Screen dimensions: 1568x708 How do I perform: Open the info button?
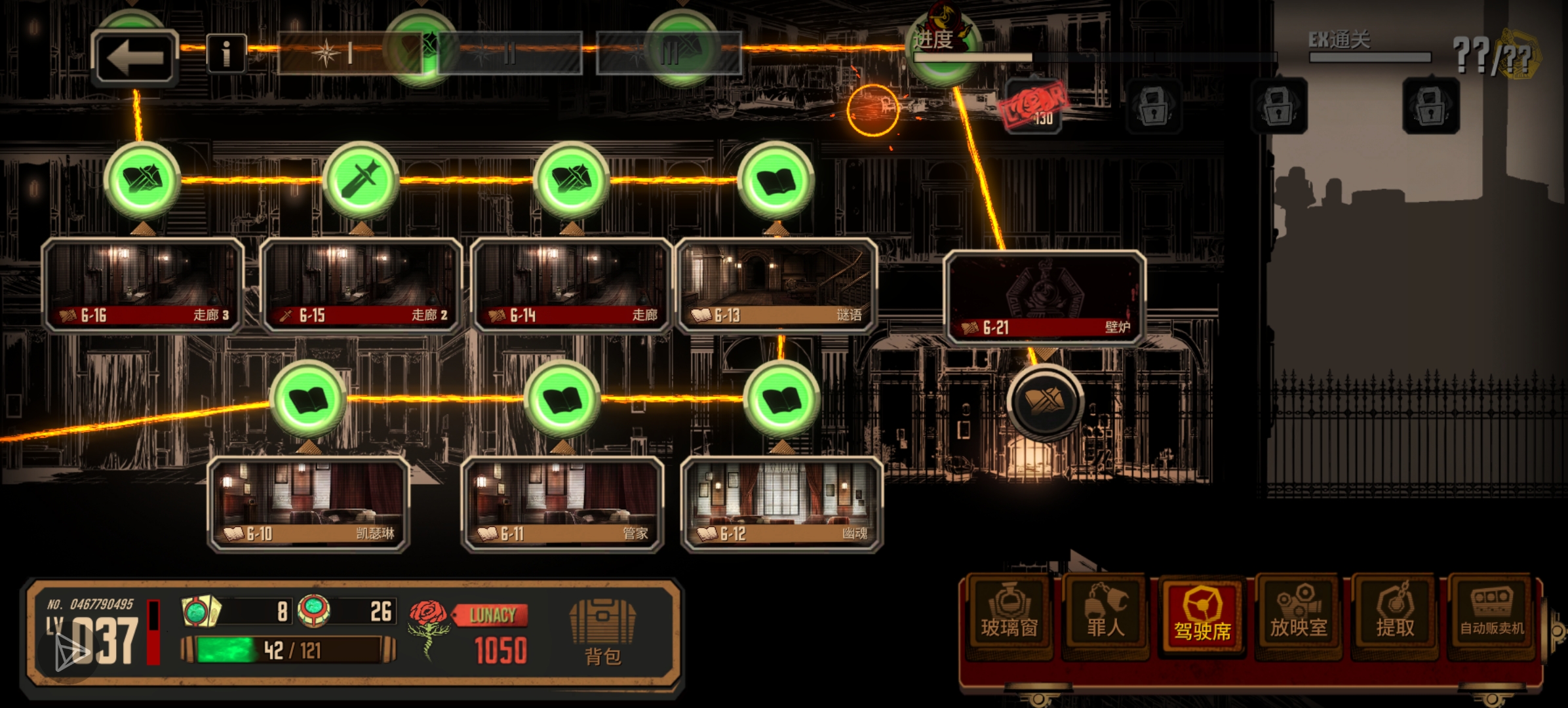226,53
